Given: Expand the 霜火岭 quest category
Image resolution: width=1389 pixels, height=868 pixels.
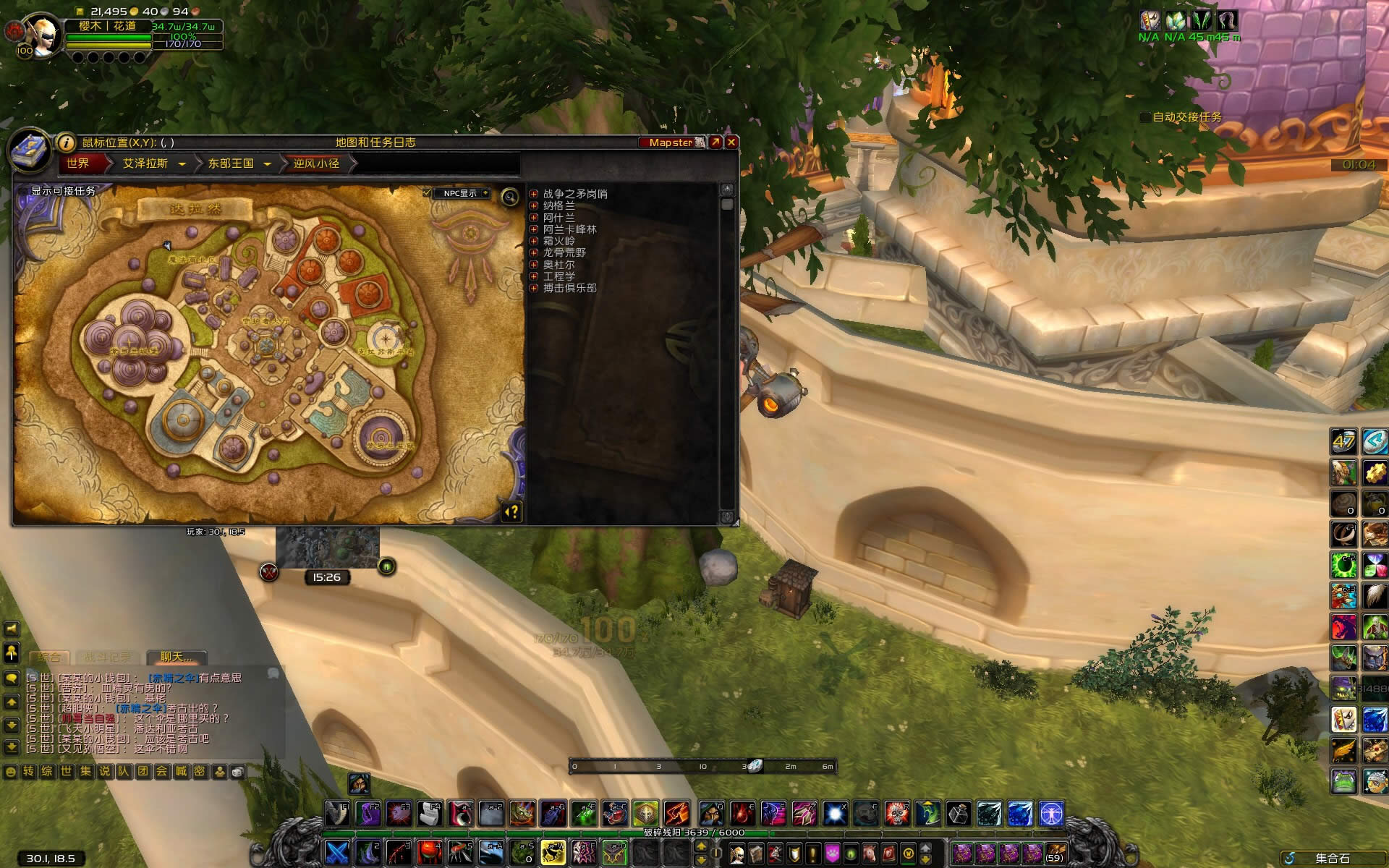Looking at the screenshot, I should [534, 241].
